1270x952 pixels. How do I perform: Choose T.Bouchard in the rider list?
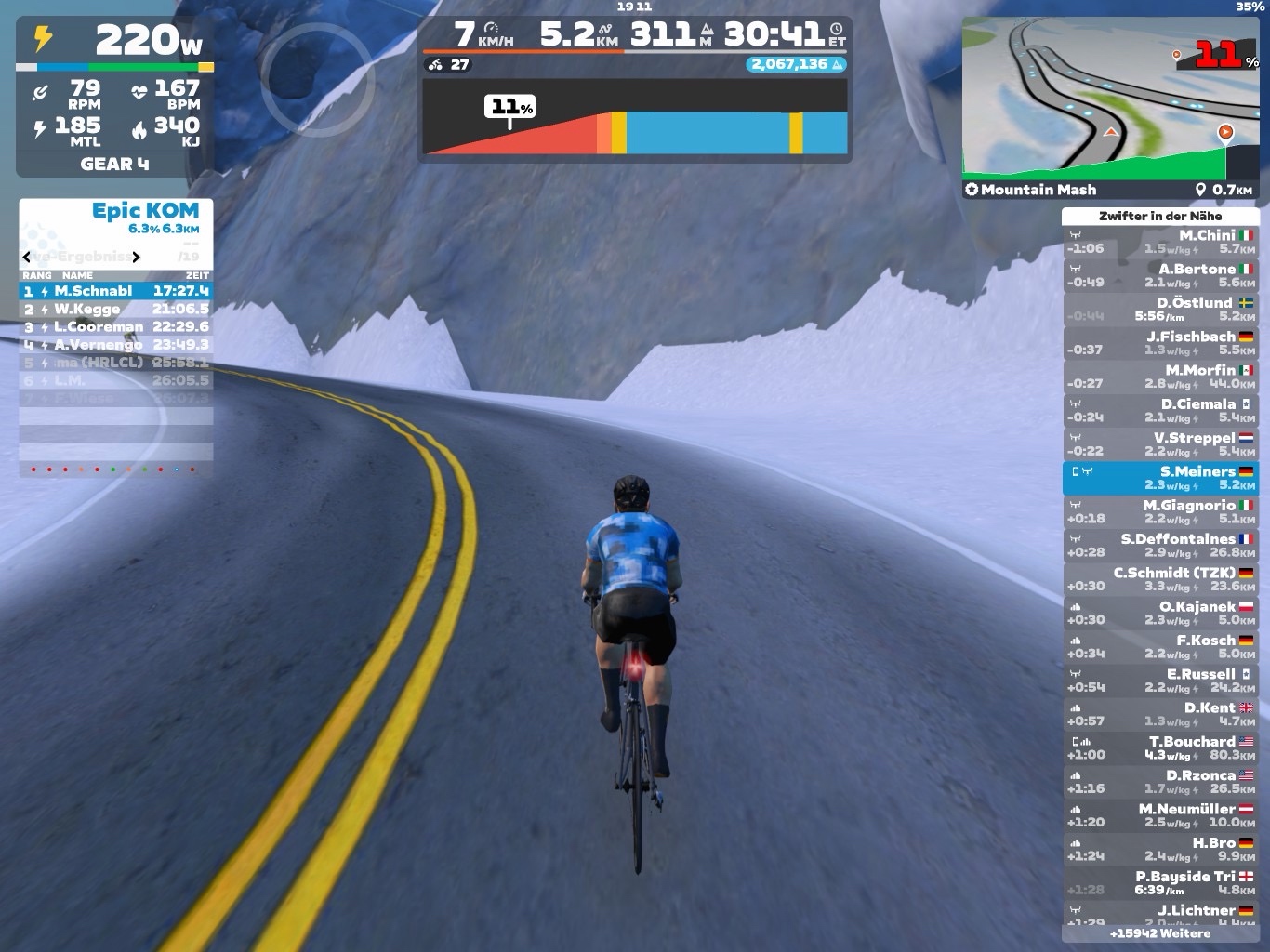1160,747
